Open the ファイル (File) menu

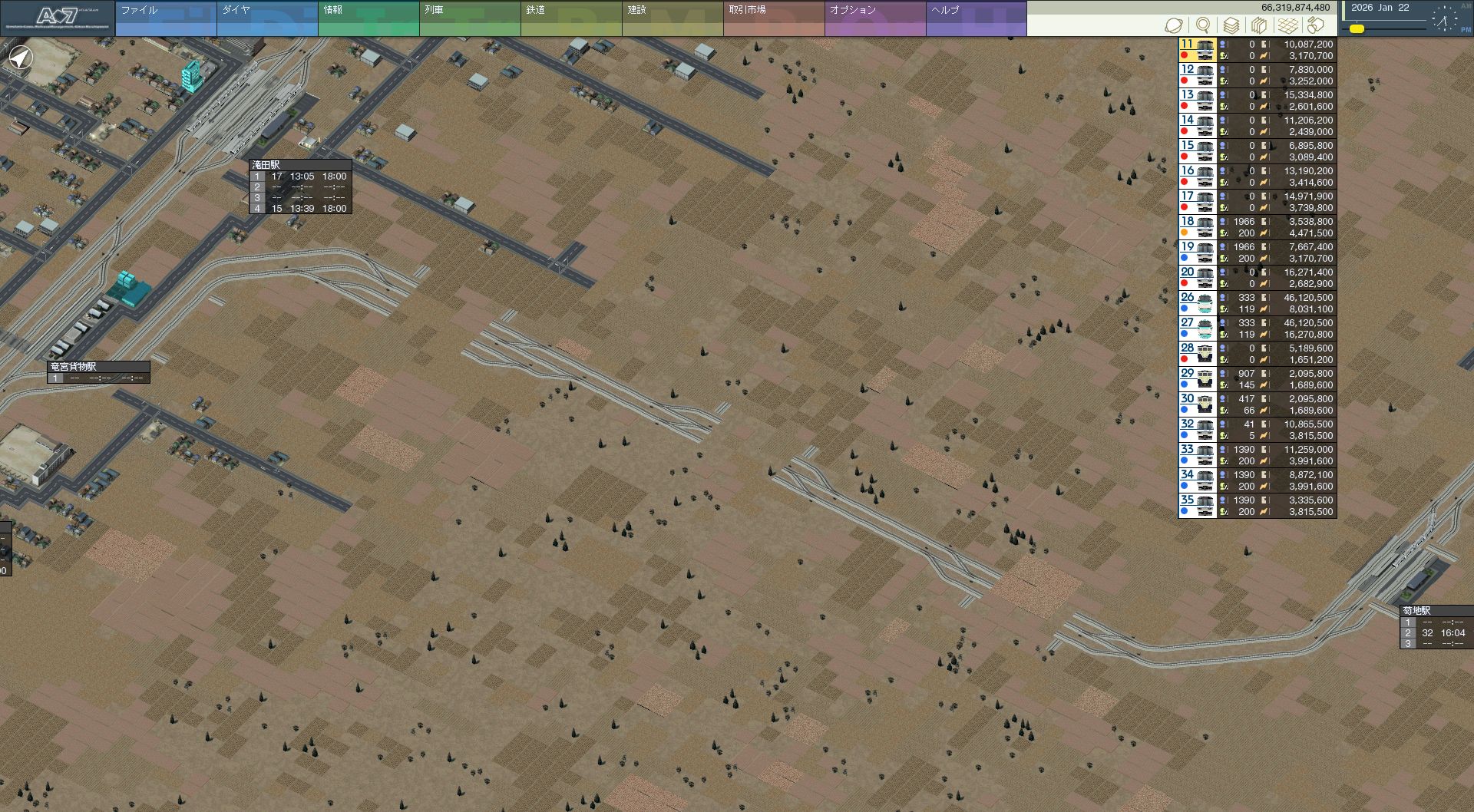[165, 18]
